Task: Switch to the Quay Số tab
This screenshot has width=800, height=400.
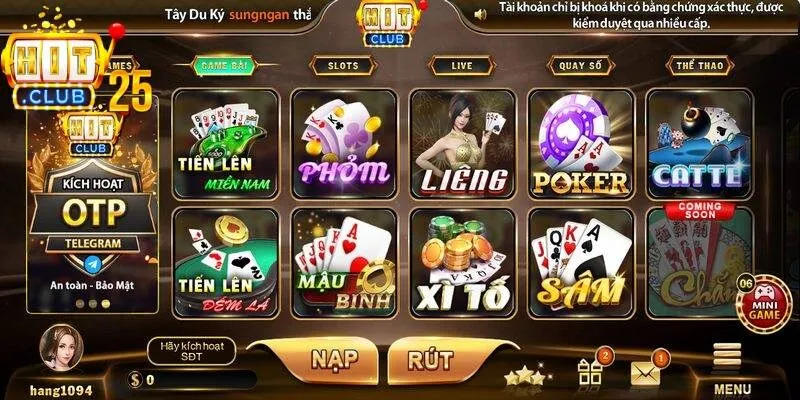Action: 579,65
